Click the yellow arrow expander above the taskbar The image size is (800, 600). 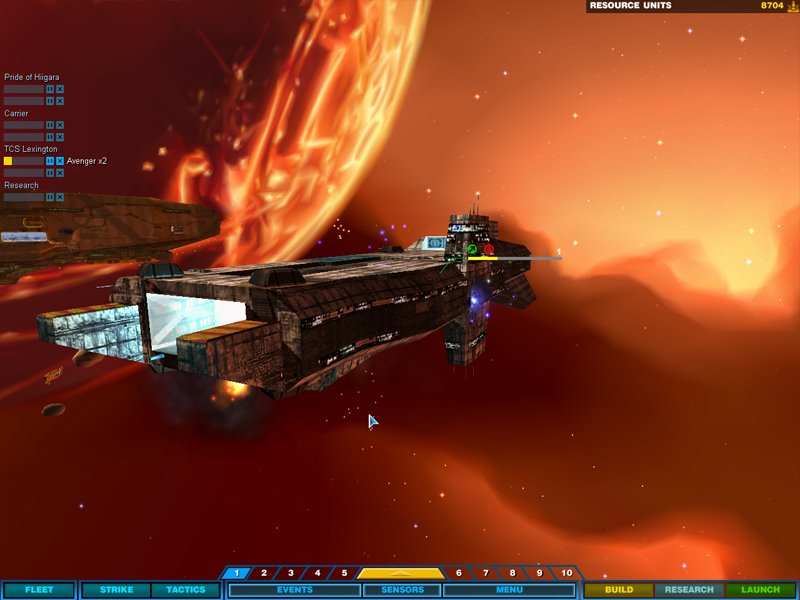(x=400, y=573)
